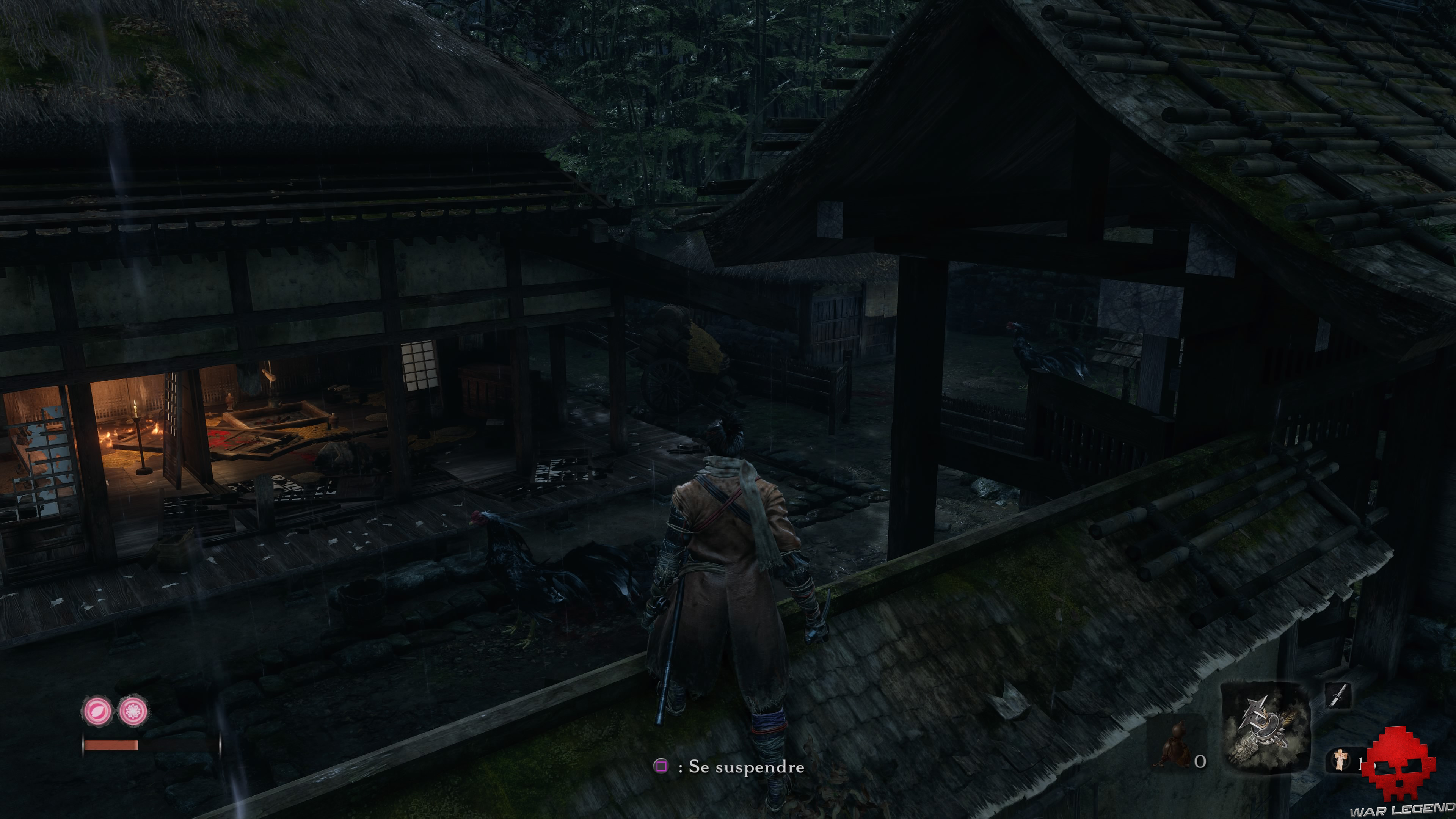
Task: Select the Loaded Shuriken prosthetic tool icon
Action: point(1263,723)
